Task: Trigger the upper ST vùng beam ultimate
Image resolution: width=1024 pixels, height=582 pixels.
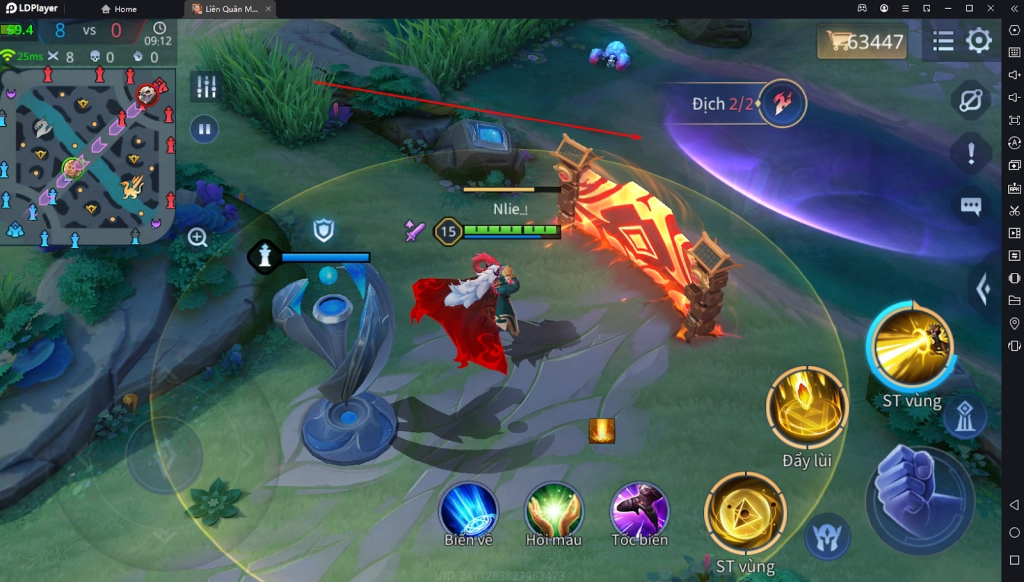Action: (x=911, y=347)
